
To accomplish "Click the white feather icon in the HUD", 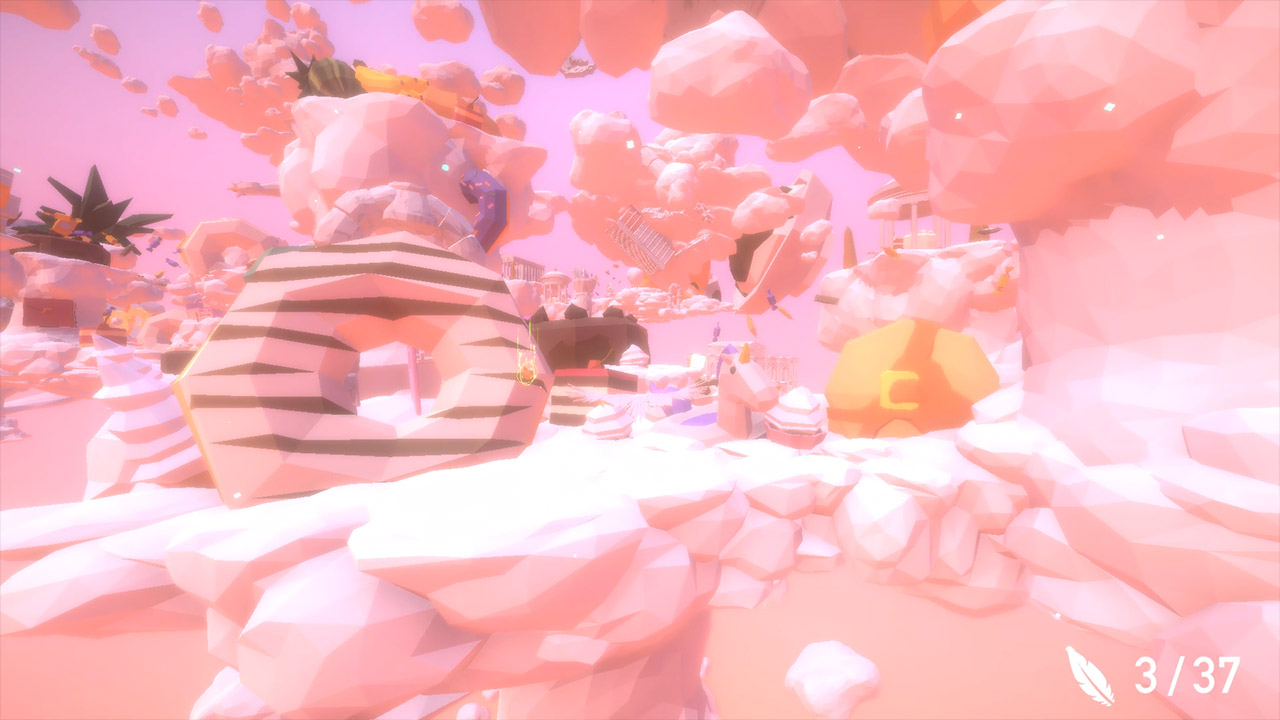I will (1090, 675).
